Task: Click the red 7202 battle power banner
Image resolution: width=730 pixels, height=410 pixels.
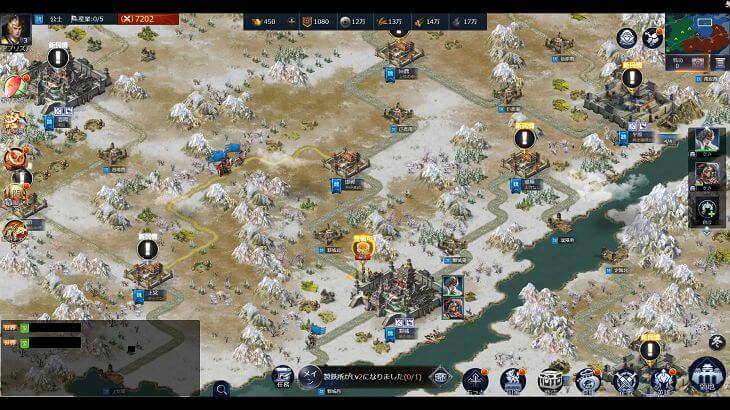Action: pos(147,19)
